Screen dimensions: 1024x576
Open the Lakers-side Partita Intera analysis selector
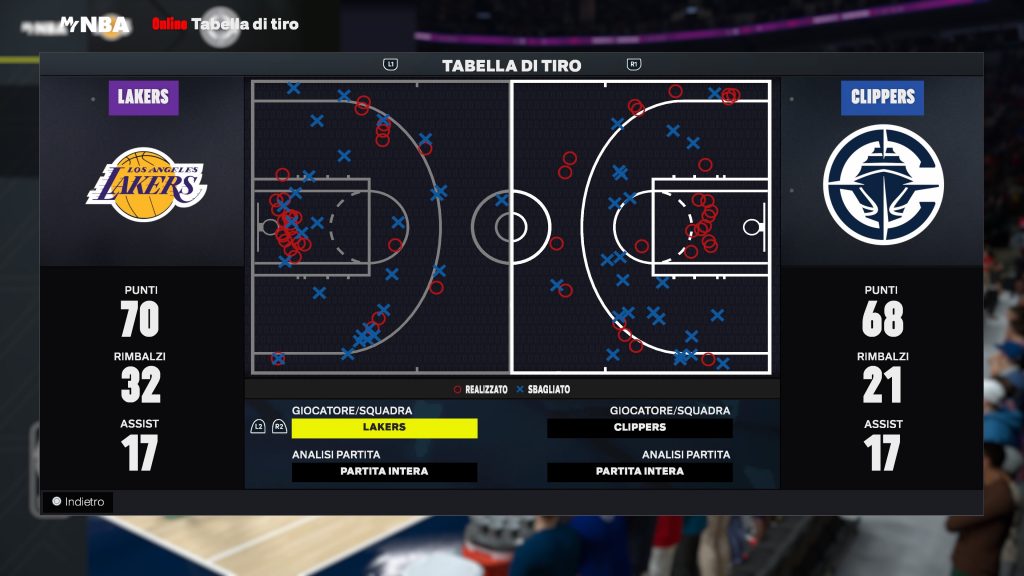point(384,472)
